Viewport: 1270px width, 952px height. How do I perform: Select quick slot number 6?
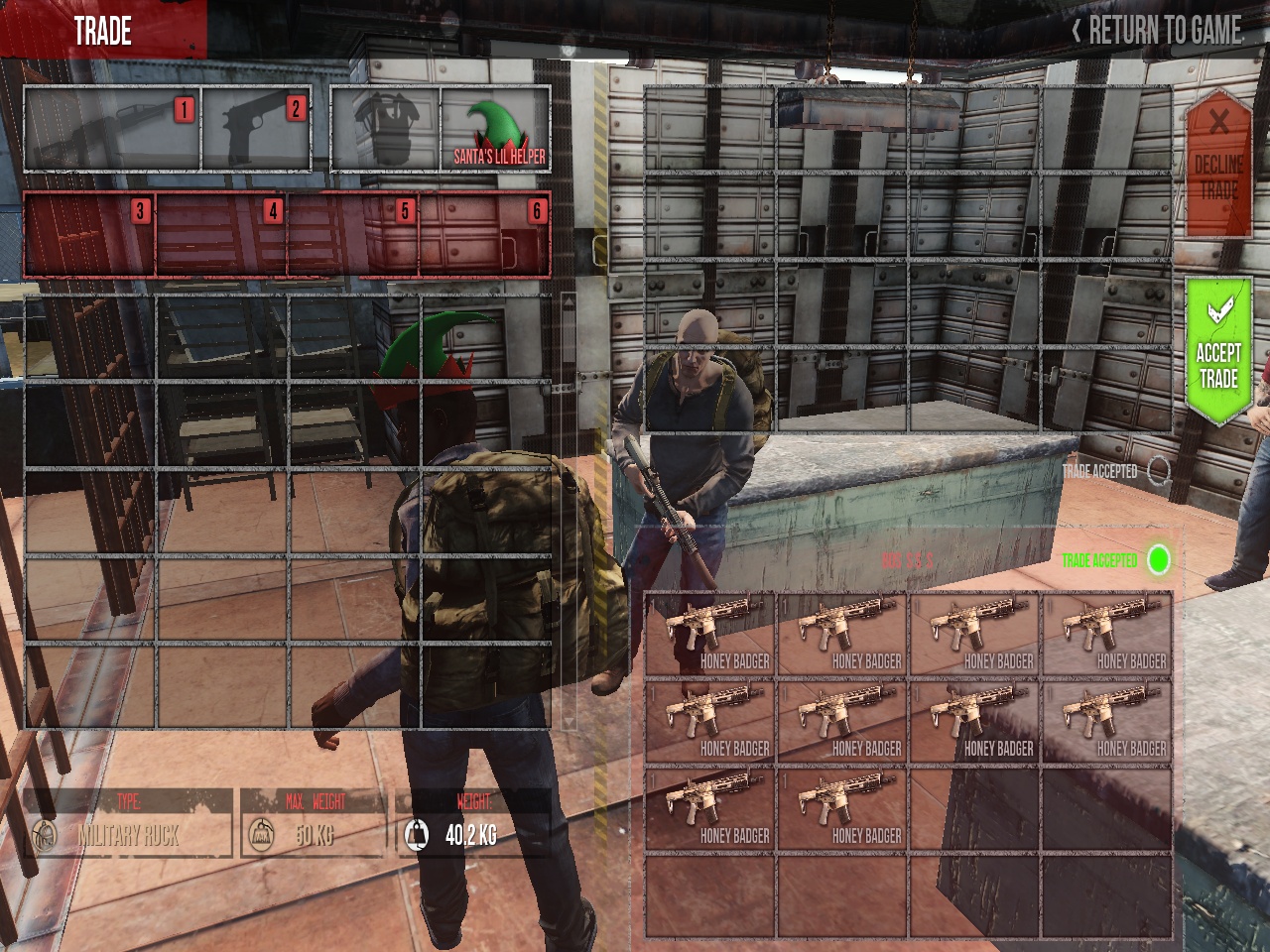485,235
